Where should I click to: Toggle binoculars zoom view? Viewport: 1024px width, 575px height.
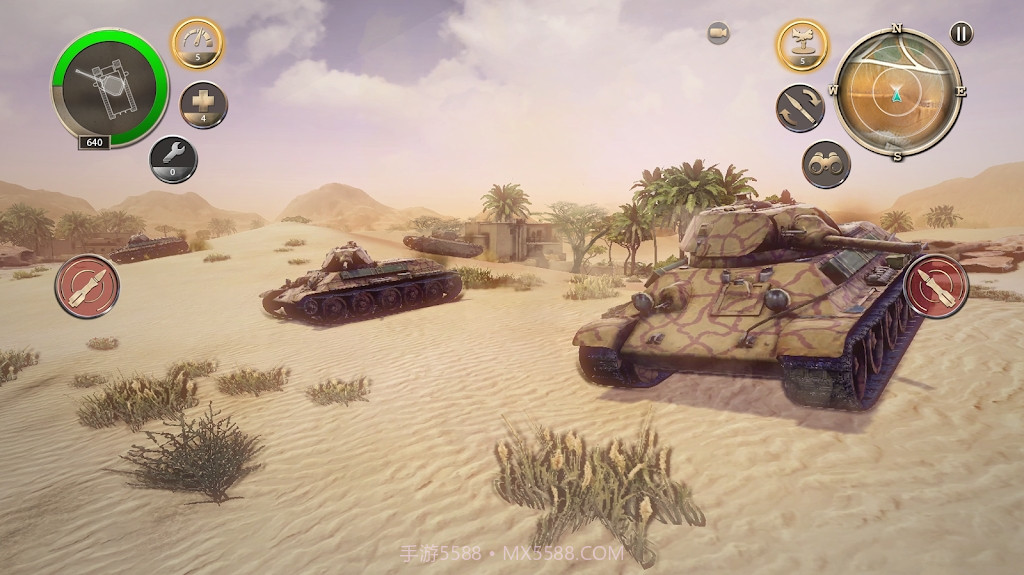pos(826,165)
